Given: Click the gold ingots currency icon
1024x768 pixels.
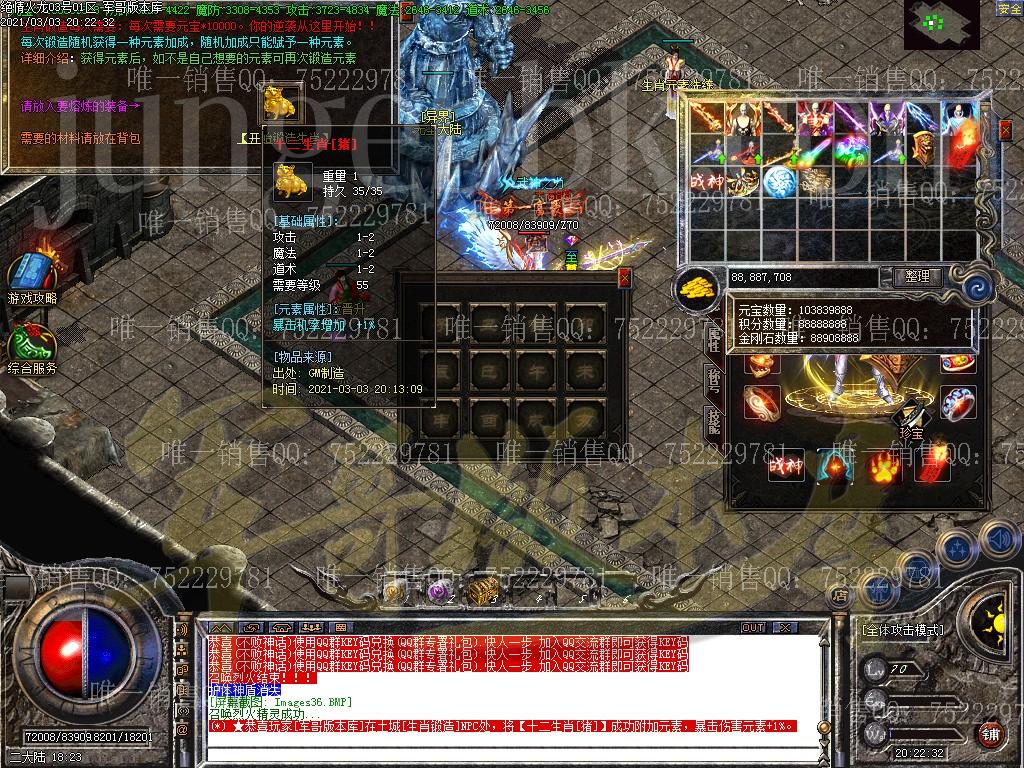Looking at the screenshot, I should 697,288.
